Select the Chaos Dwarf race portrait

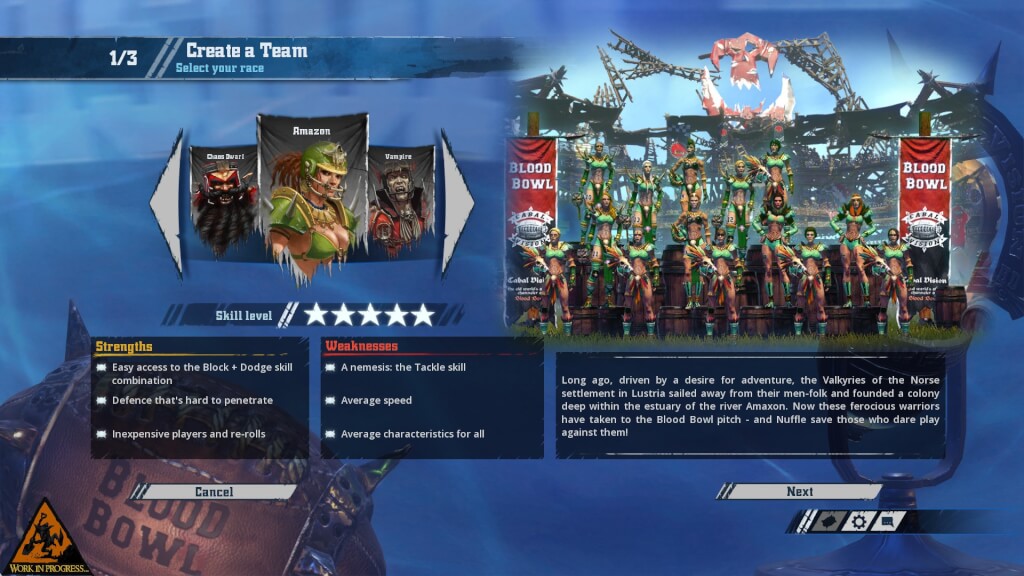224,202
